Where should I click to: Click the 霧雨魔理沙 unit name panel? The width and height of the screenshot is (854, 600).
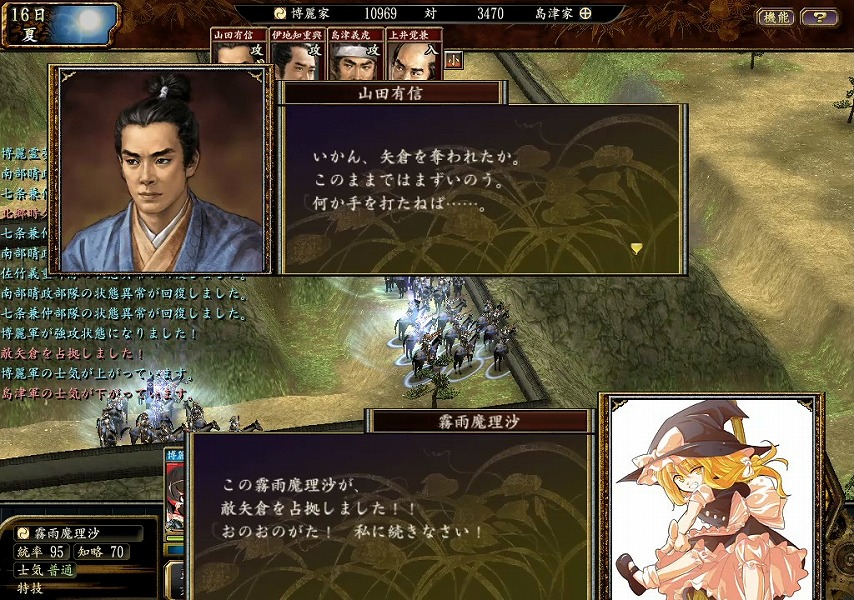(80, 533)
